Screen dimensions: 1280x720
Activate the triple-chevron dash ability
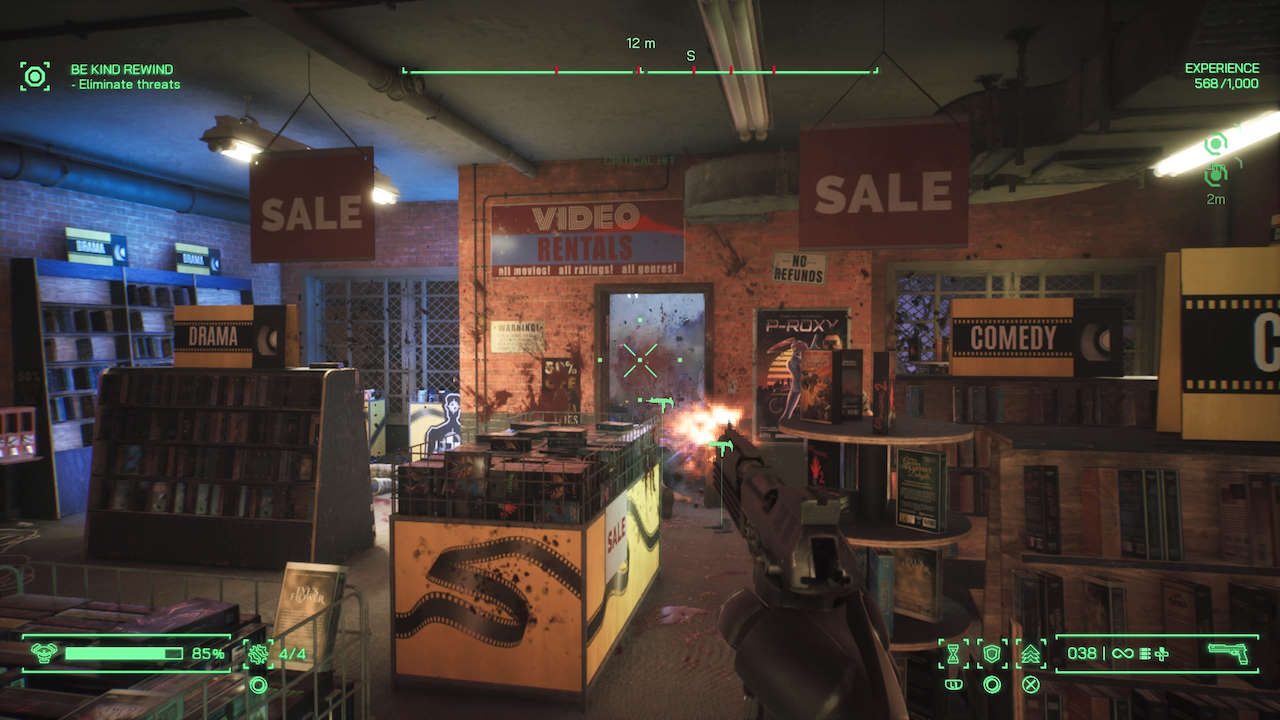[x=1030, y=654]
